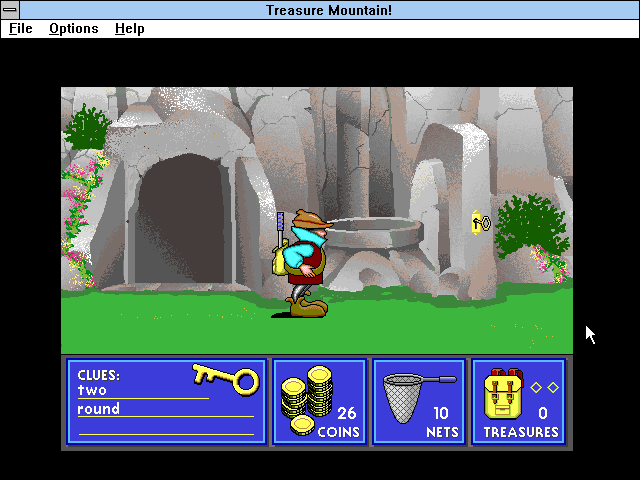Open the Help menu
The width and height of the screenshot is (640, 480).
[130, 29]
